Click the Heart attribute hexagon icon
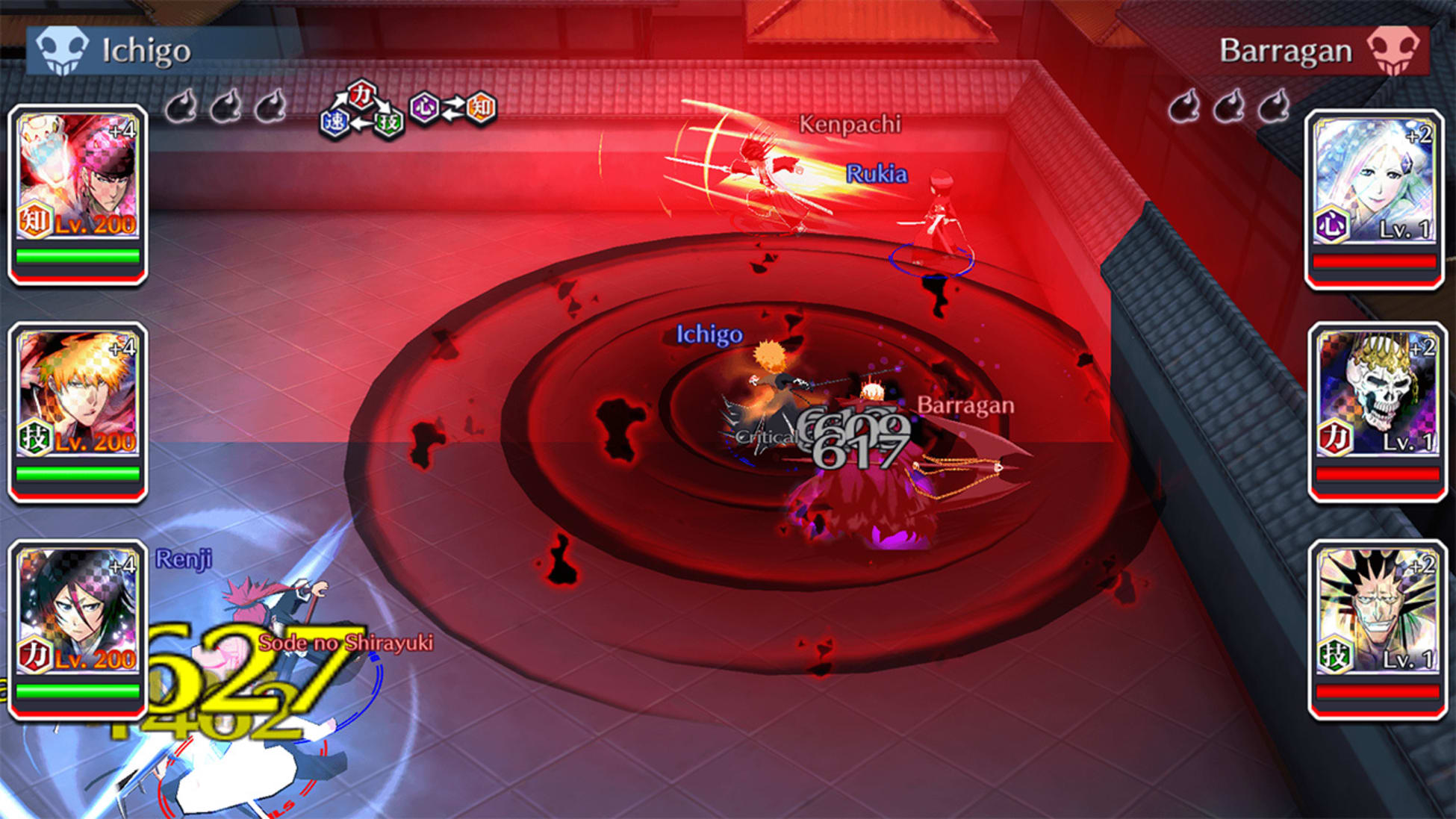The height and width of the screenshot is (819, 1456). [423, 108]
